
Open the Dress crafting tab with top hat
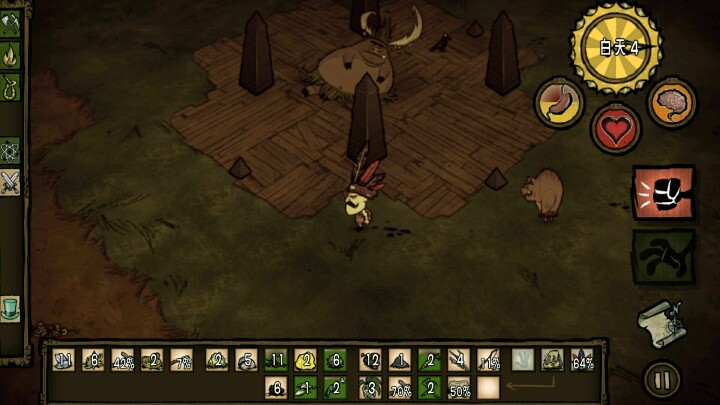[10, 306]
